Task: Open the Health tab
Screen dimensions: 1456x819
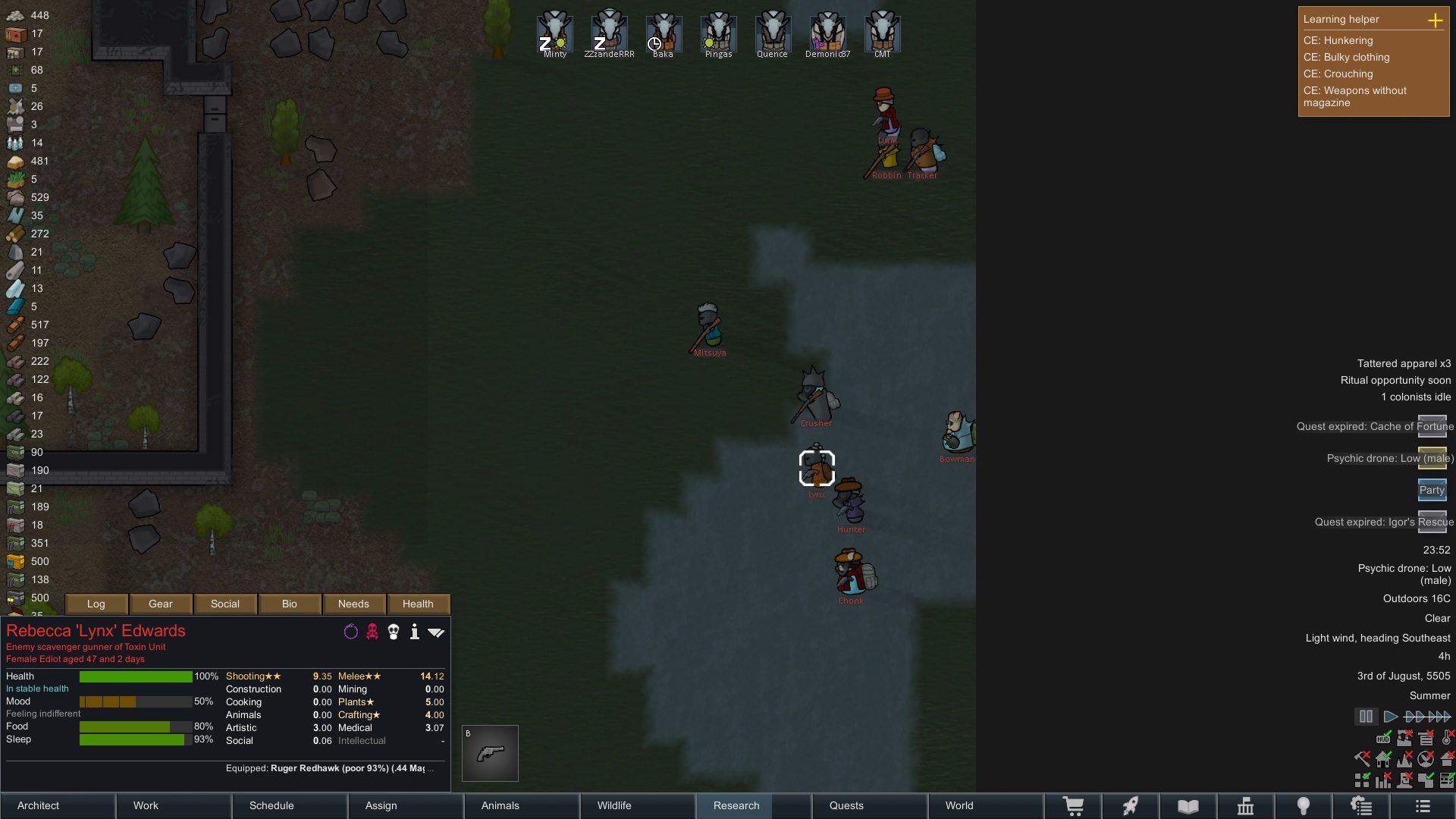Action: (418, 604)
